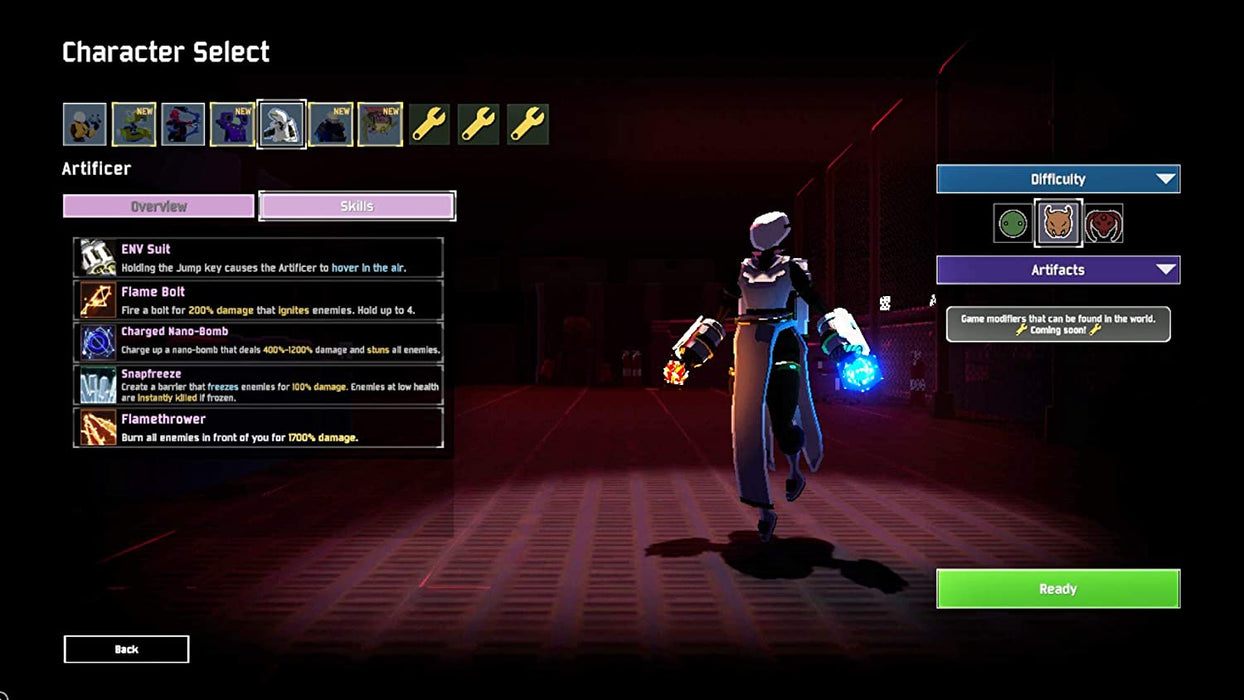Pick the red Huntress portrait with bow
The image size is (1244, 700).
(183, 125)
